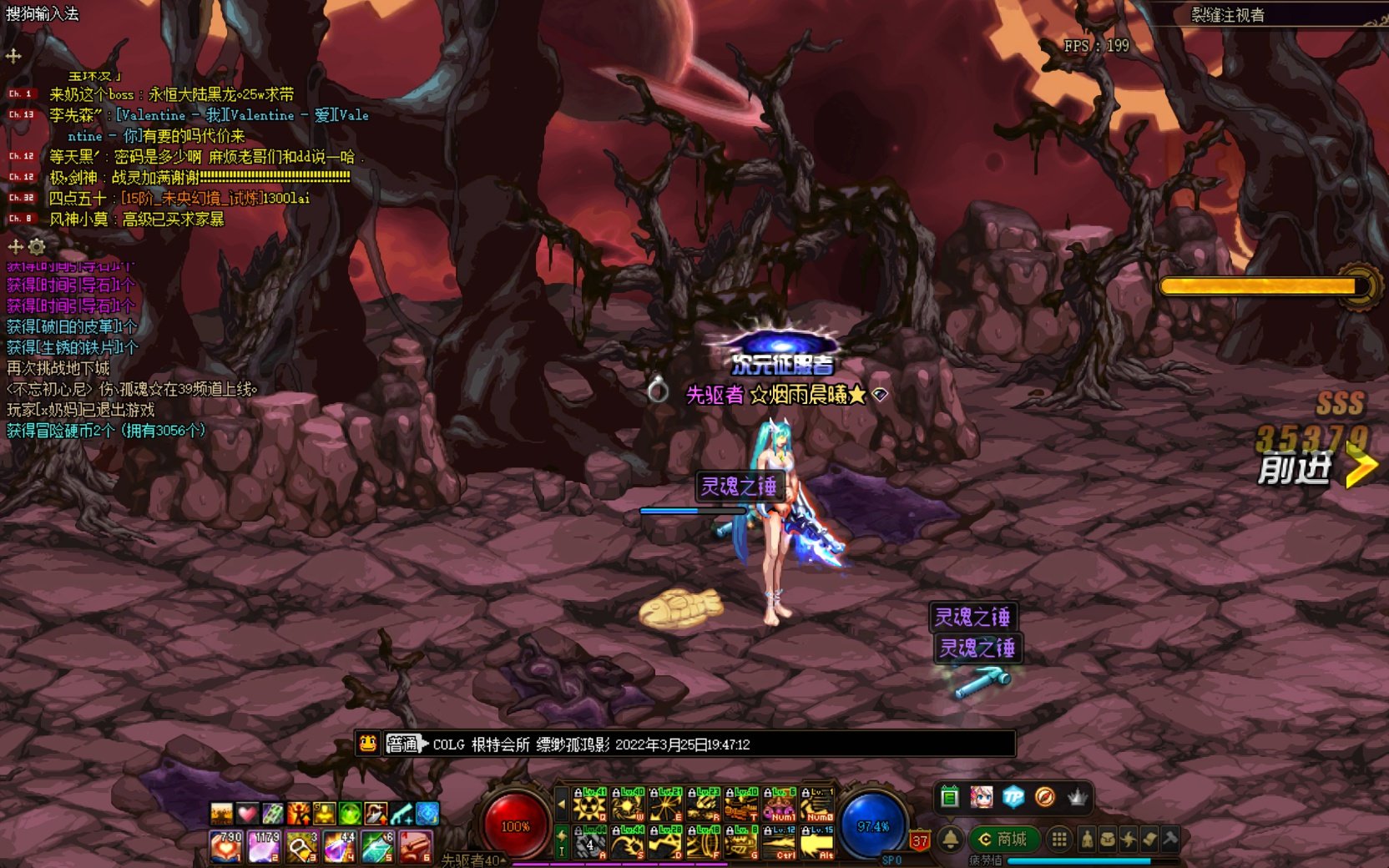
Task: Open chat settings gear icon
Action: click(37, 247)
